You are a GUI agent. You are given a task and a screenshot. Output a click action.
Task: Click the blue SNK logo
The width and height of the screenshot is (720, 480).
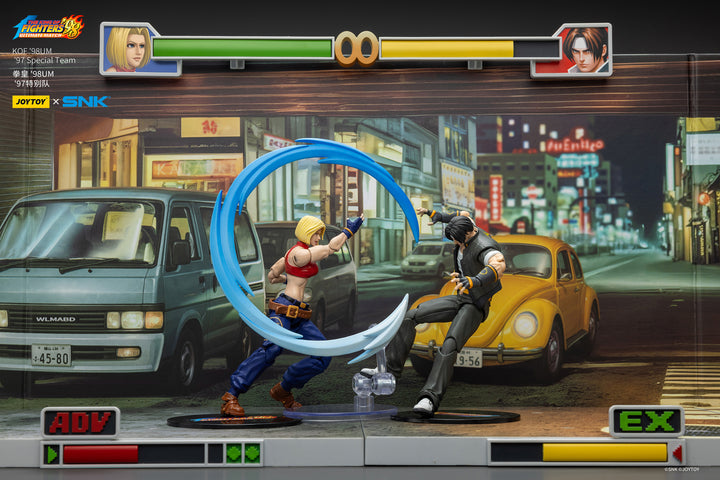tap(86, 101)
